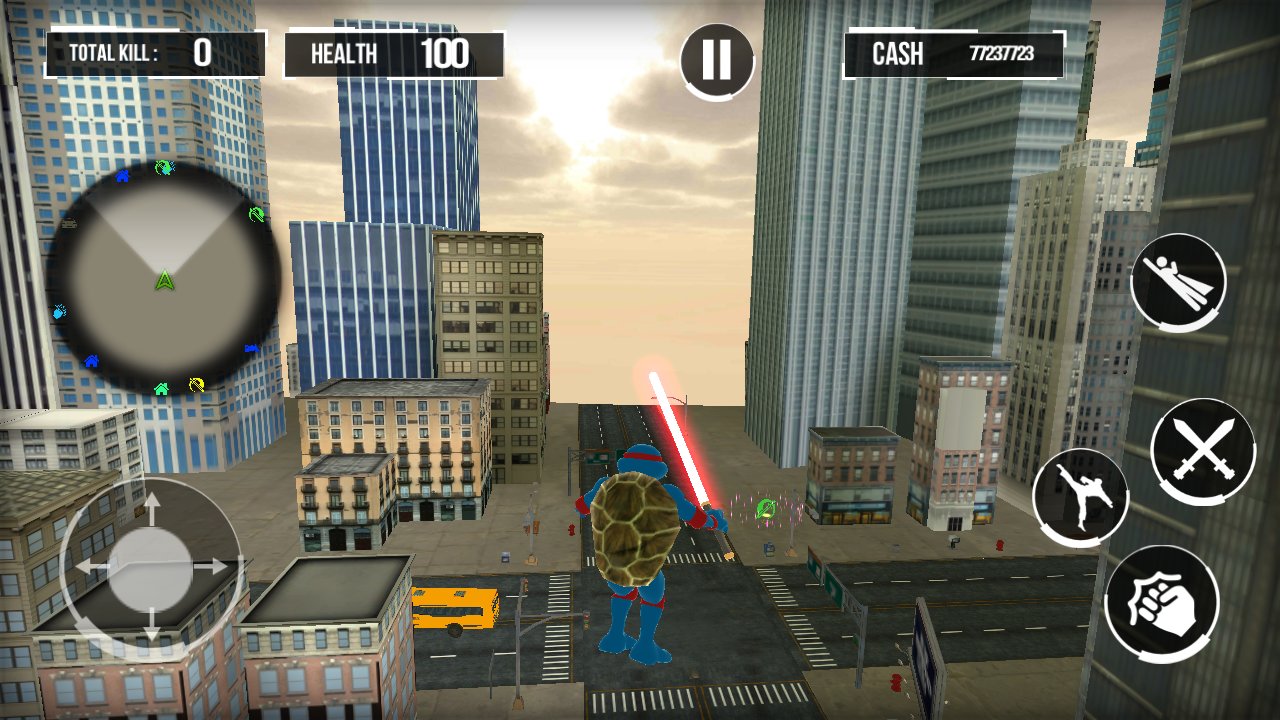Image resolution: width=1280 pixels, height=720 pixels.
Task: Activate the flying superhero ability icon
Action: [x=1178, y=281]
